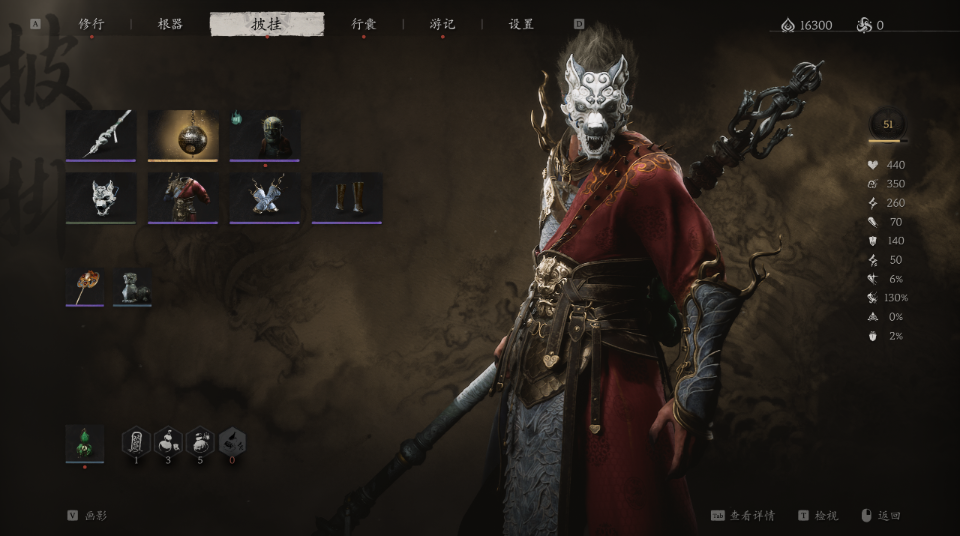Open the green gourd slot

tap(84, 442)
